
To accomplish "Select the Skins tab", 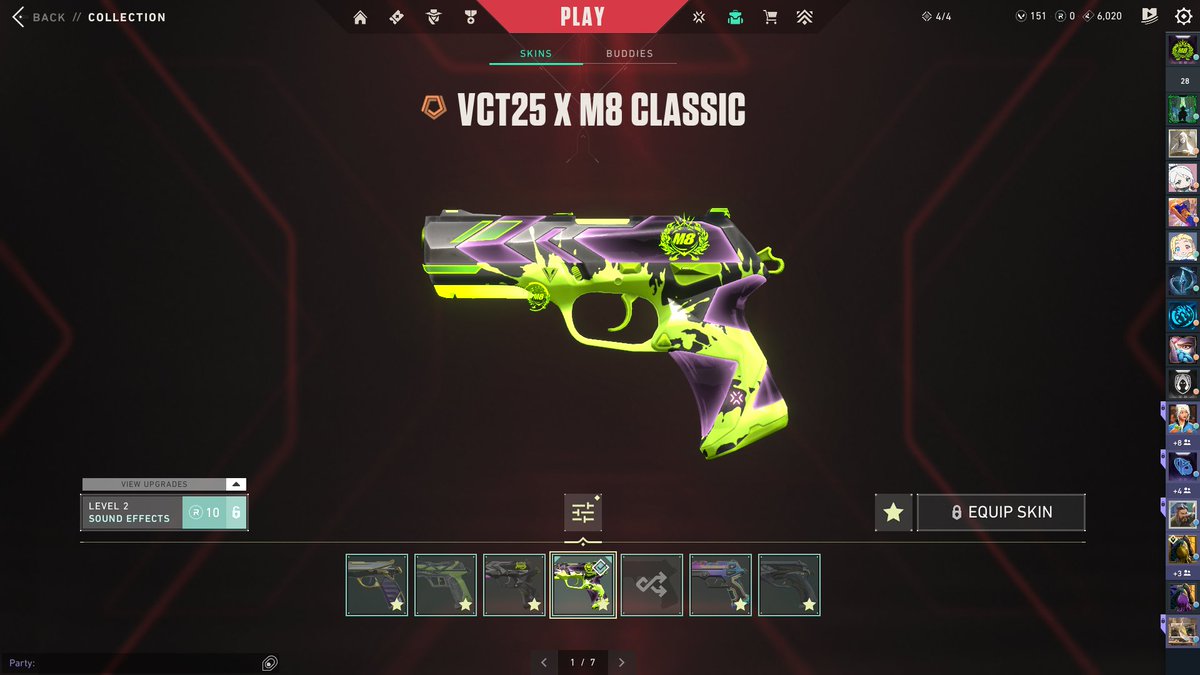I will [x=536, y=54].
